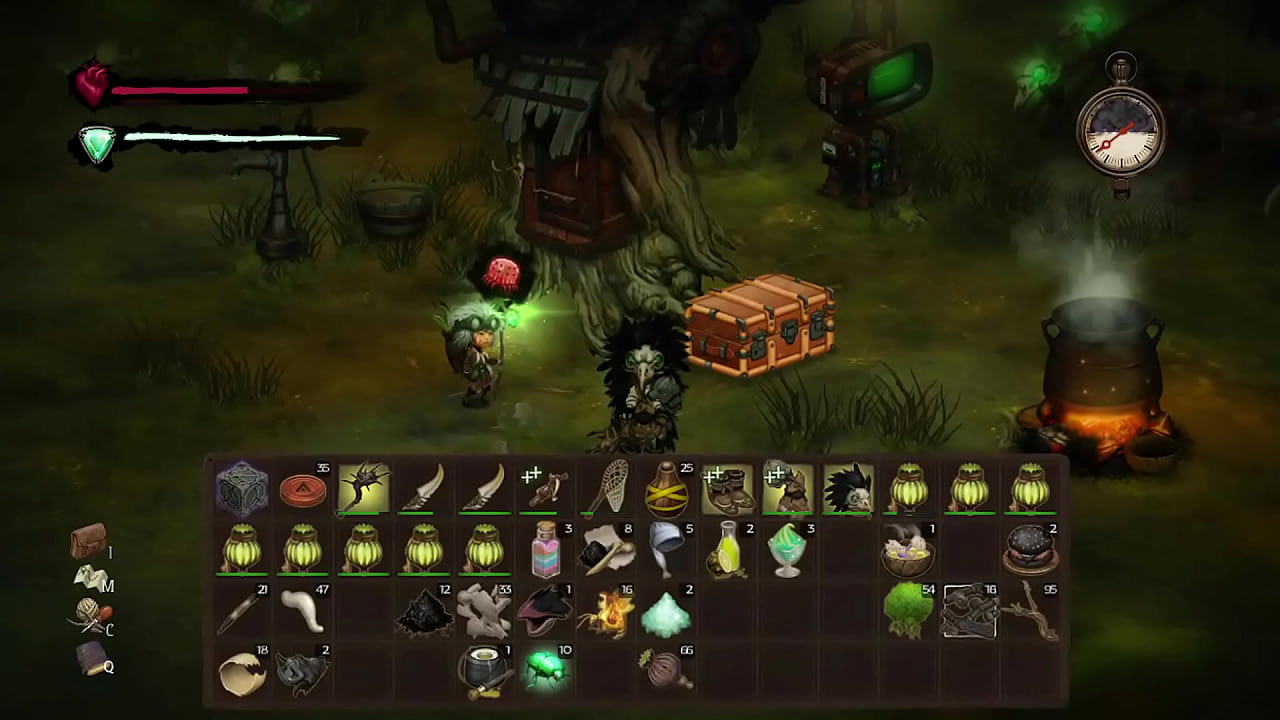Choose the pale green crystal pile slot
Viewport: 1280px width, 720px height.
coord(667,610)
